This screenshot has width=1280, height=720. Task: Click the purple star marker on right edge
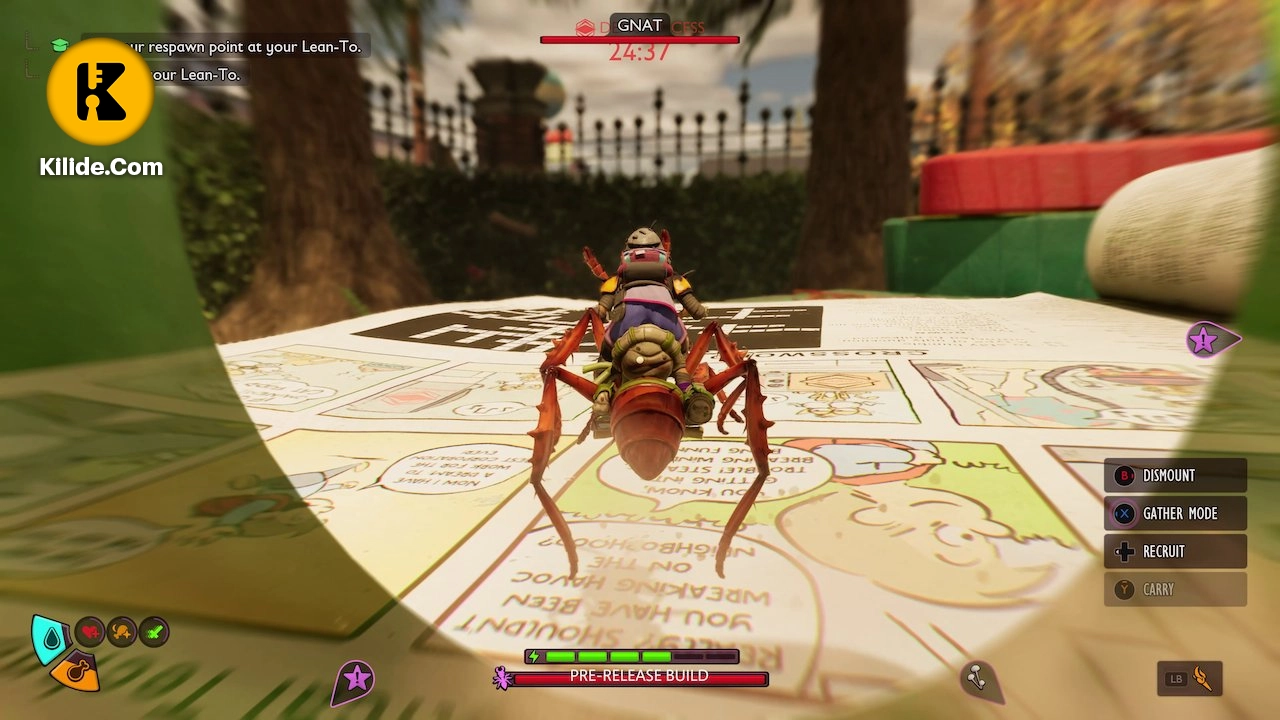pyautogui.click(x=1203, y=340)
